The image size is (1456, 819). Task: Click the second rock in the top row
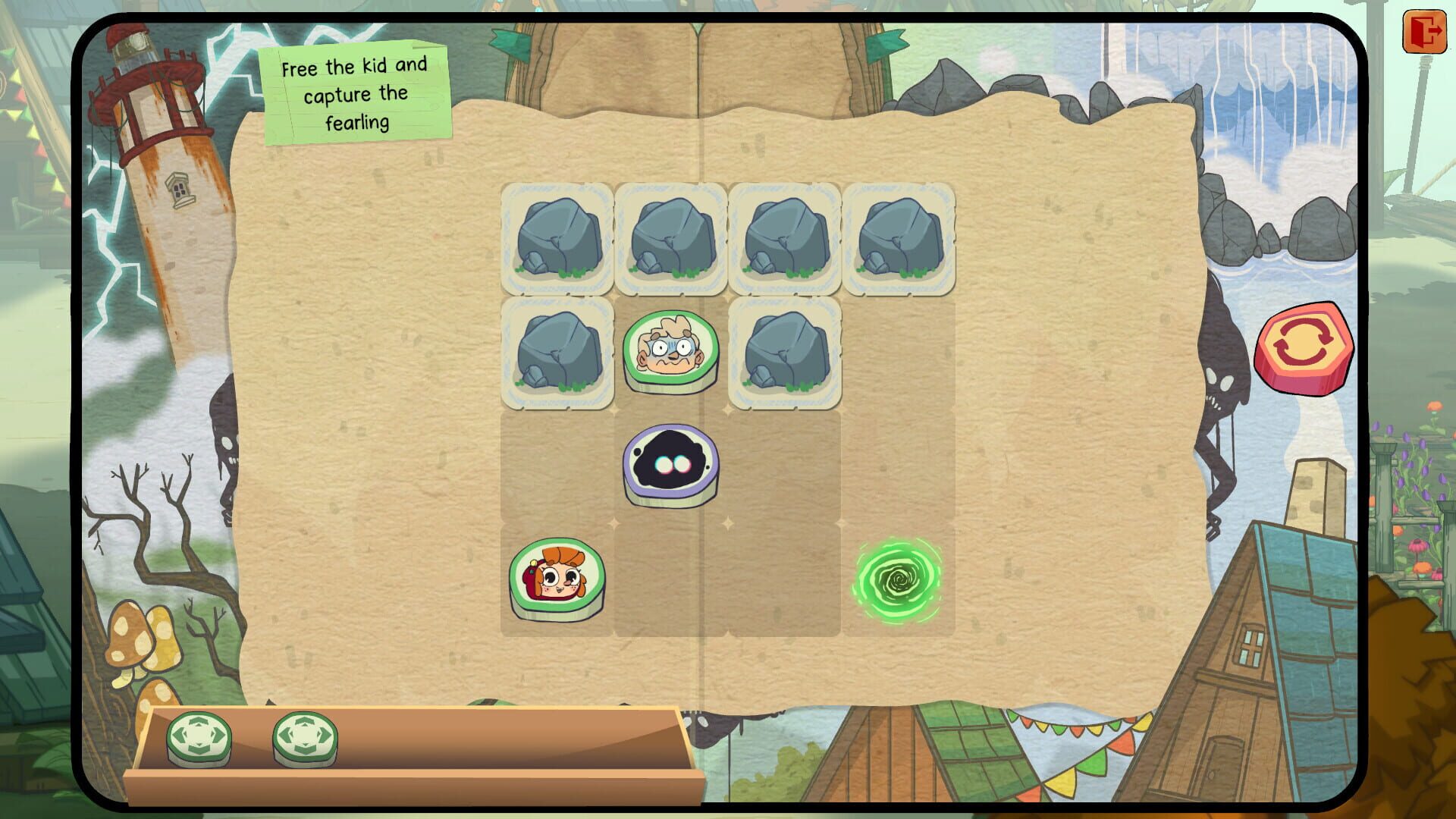tap(671, 239)
